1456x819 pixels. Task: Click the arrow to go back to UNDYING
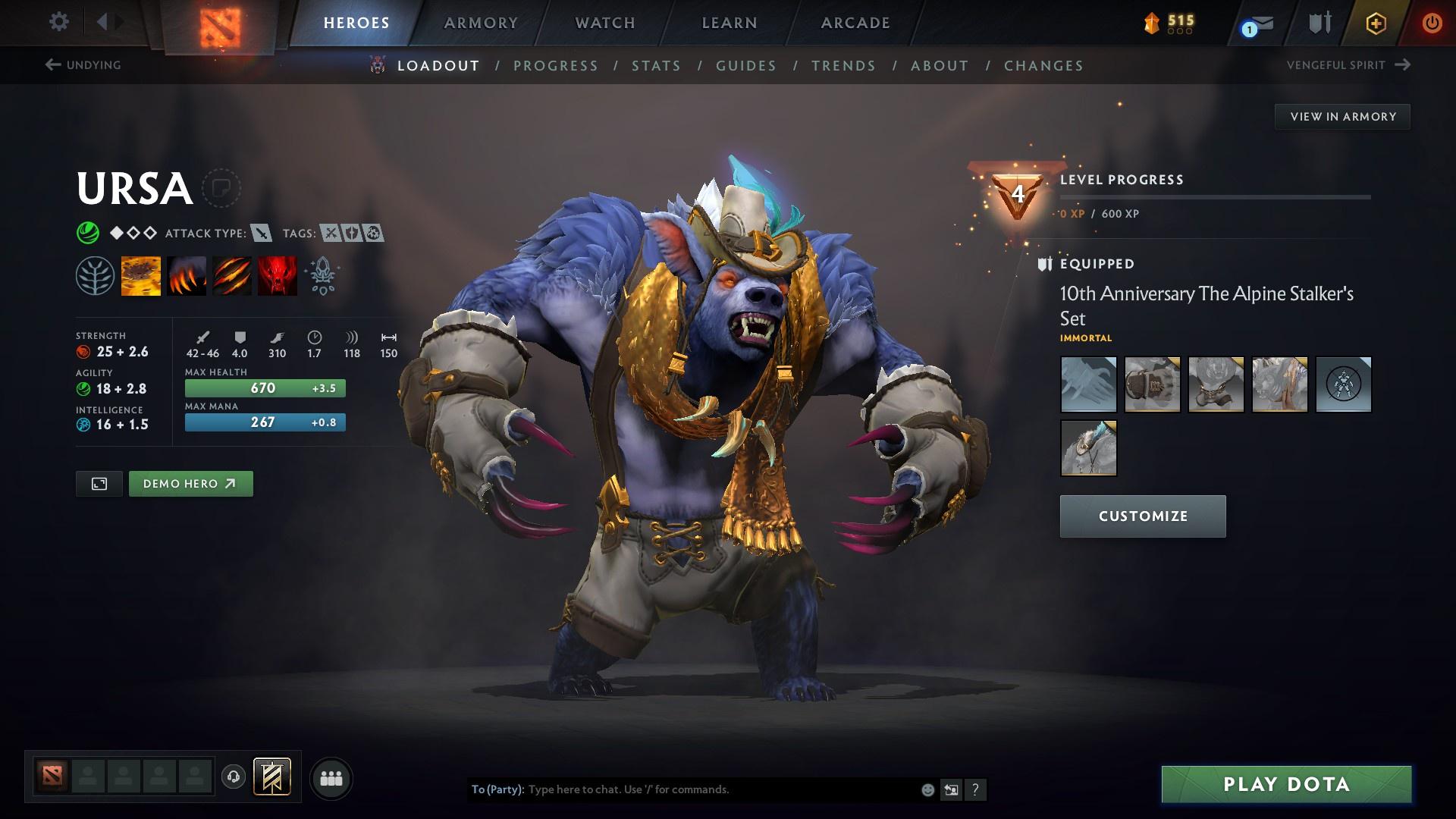(x=52, y=65)
